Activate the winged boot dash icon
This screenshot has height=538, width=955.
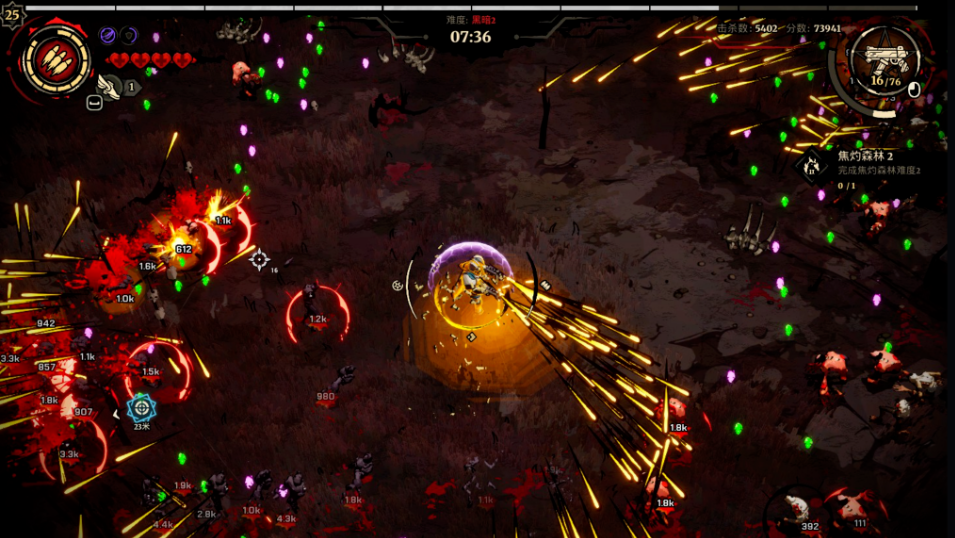[x=109, y=86]
